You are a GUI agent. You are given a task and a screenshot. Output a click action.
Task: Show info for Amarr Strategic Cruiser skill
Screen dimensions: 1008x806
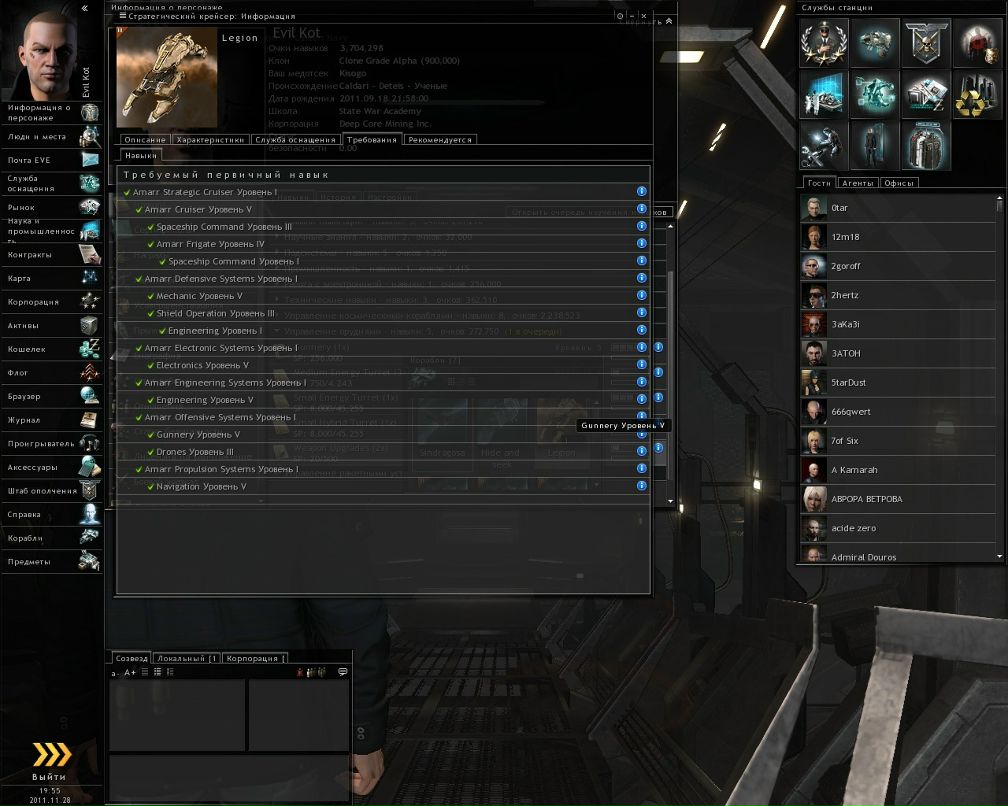[x=642, y=192]
